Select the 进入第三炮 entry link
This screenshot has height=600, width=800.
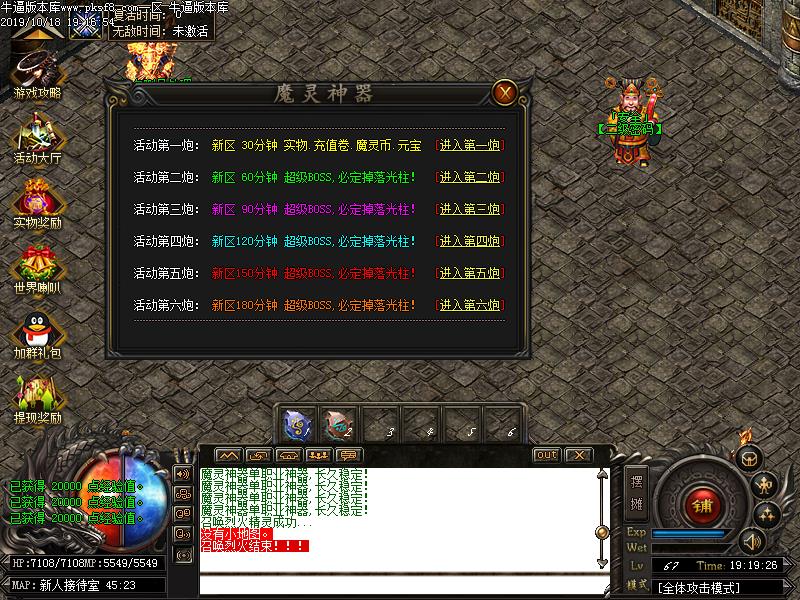tap(469, 210)
